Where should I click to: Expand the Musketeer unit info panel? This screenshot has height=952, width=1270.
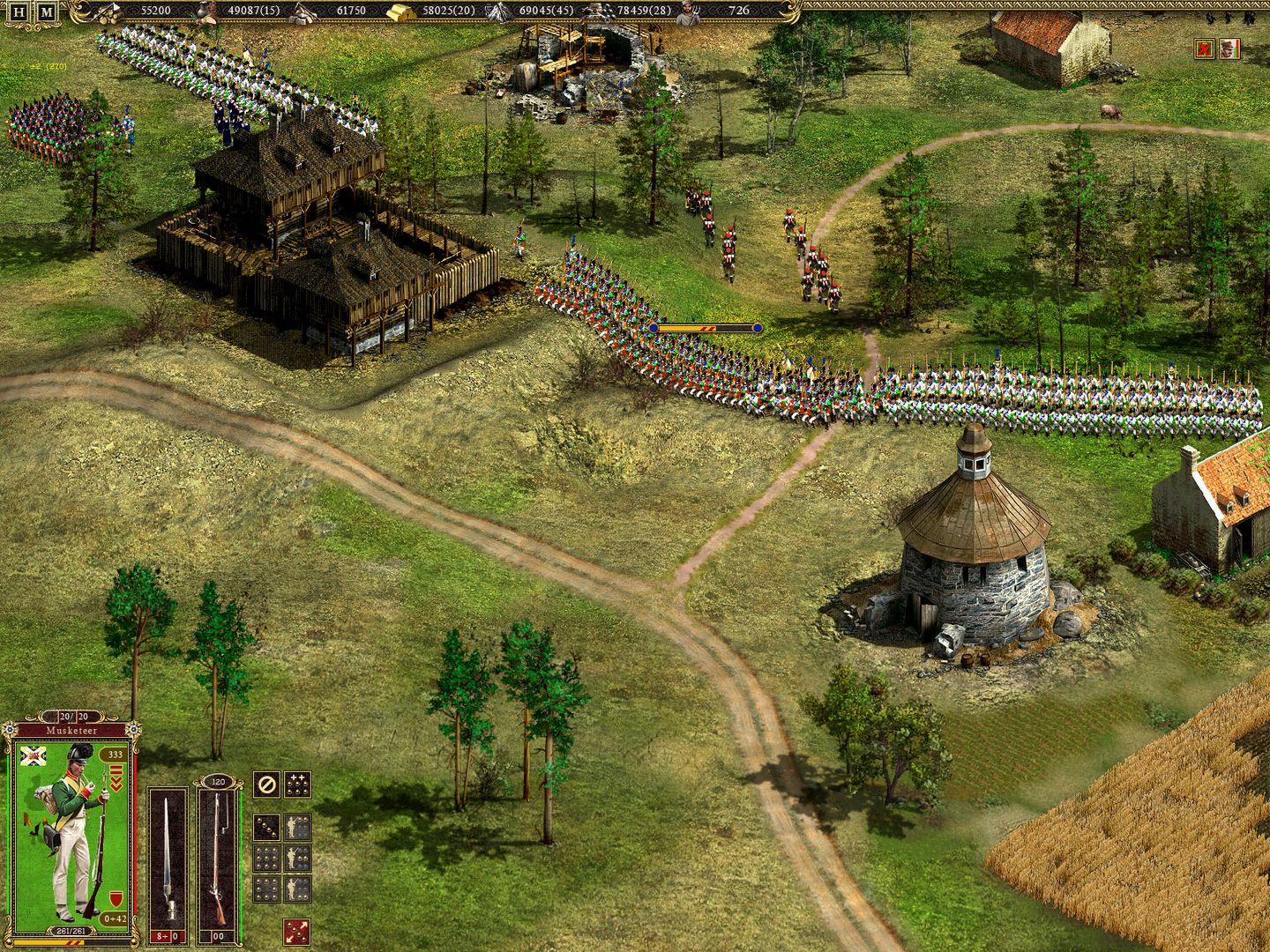pos(71,730)
